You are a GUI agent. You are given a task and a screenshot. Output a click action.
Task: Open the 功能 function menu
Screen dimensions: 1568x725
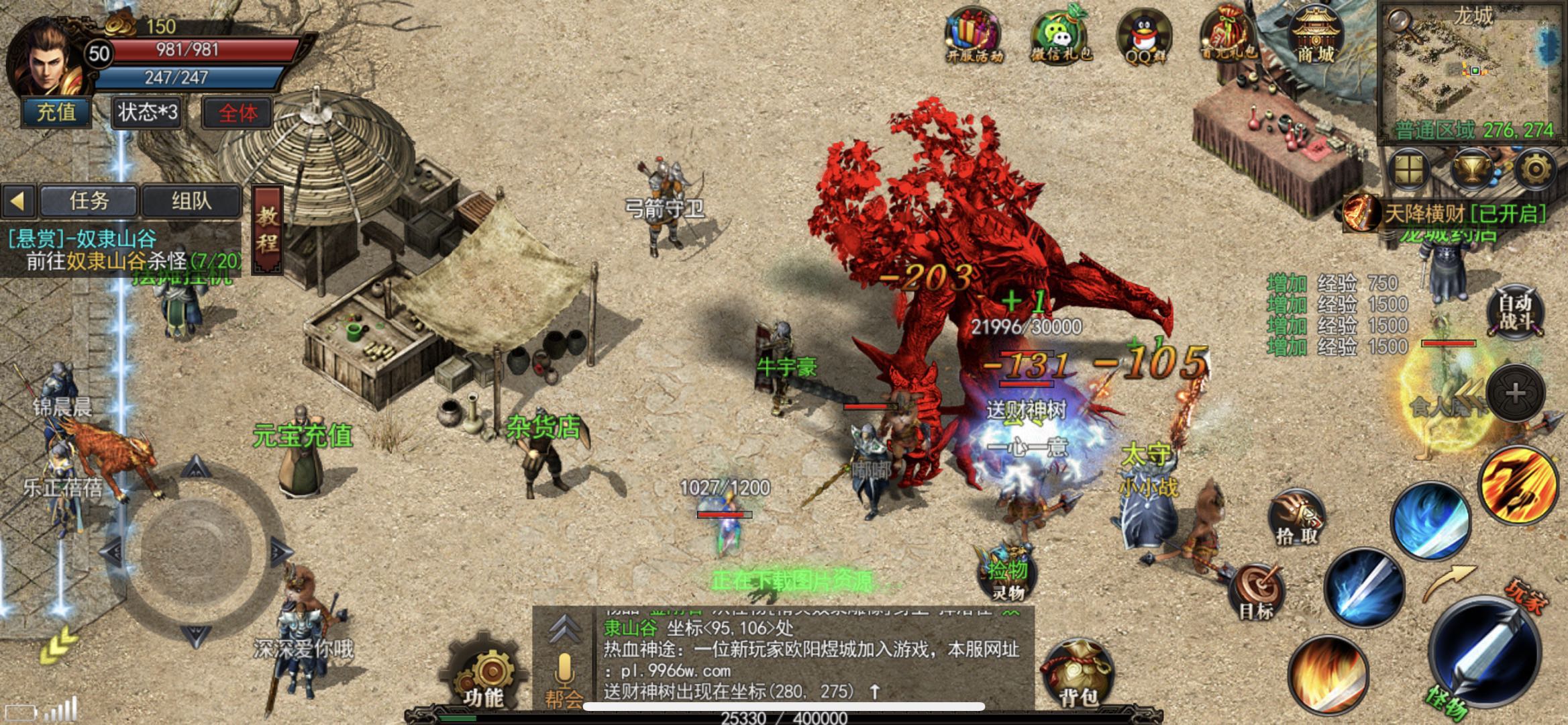coord(483,675)
